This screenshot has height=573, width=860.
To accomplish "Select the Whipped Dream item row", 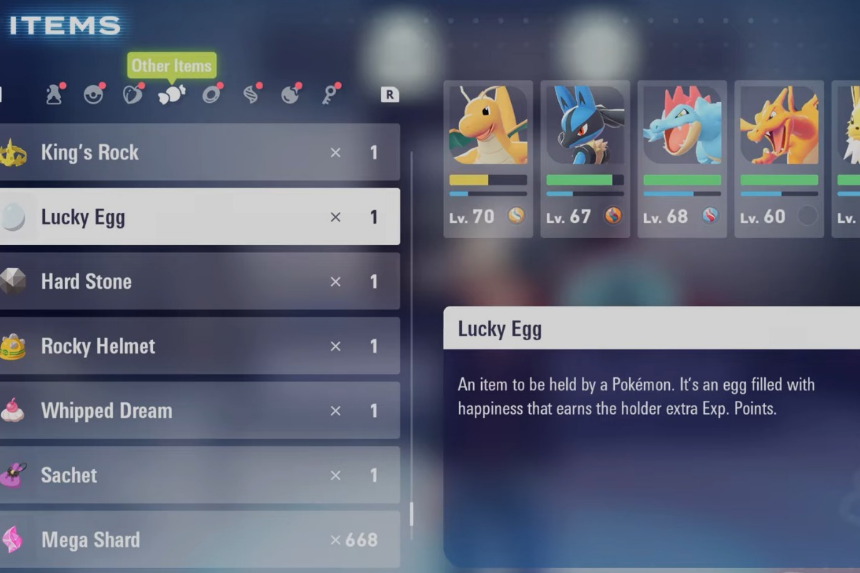I will [200, 411].
